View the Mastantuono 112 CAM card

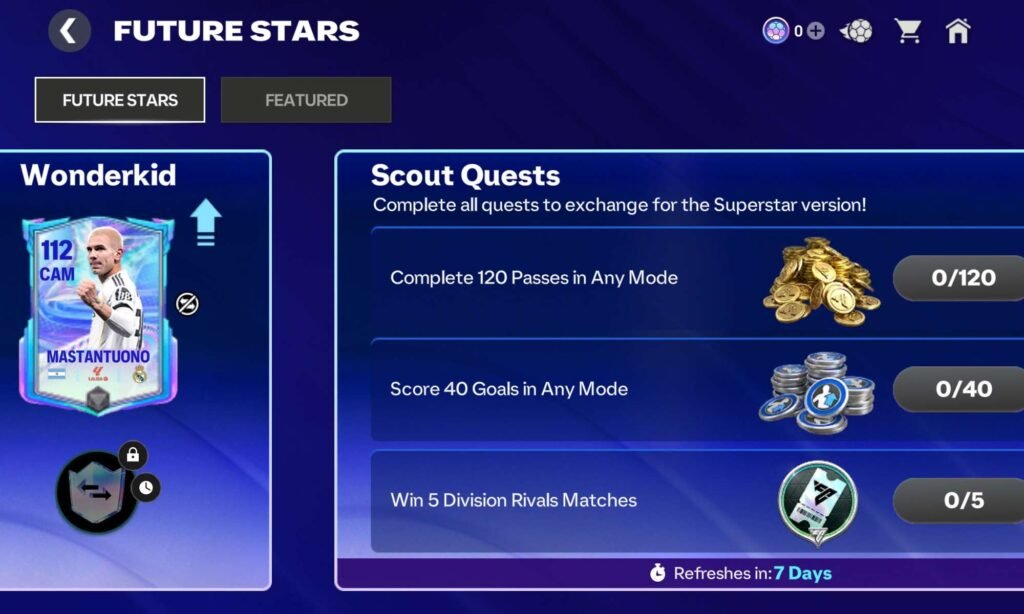97,312
